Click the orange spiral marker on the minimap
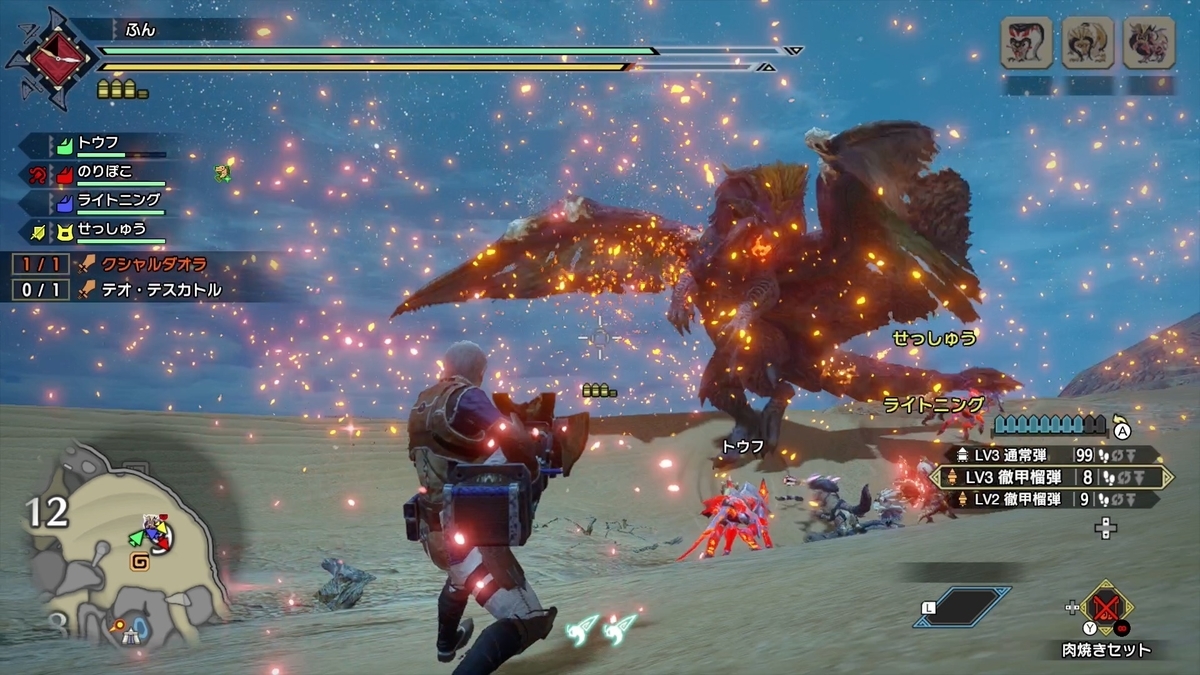This screenshot has height=675, width=1200. 140,563
